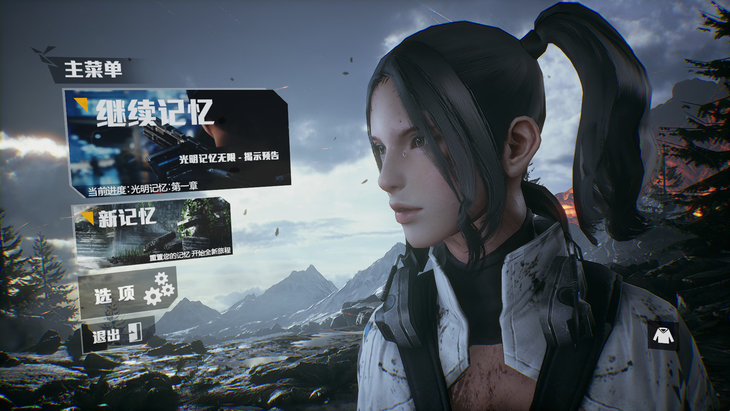Open the outfit jacket icon
Screen dimensions: 730x411
tap(662, 336)
